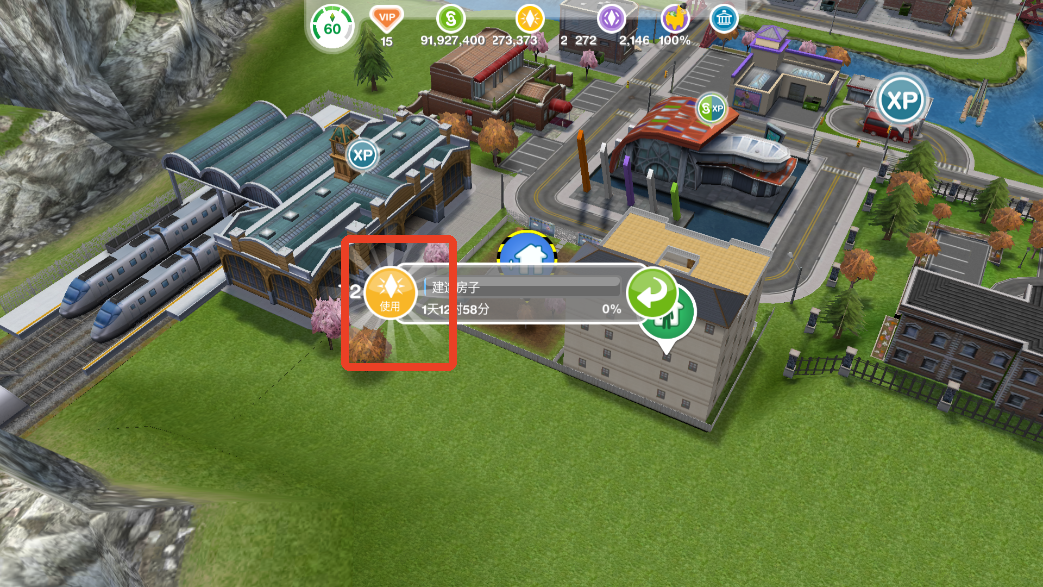Viewport: 1043px width, 587px height.
Task: Collect the green Simoleon XP bubble
Action: 712,107
